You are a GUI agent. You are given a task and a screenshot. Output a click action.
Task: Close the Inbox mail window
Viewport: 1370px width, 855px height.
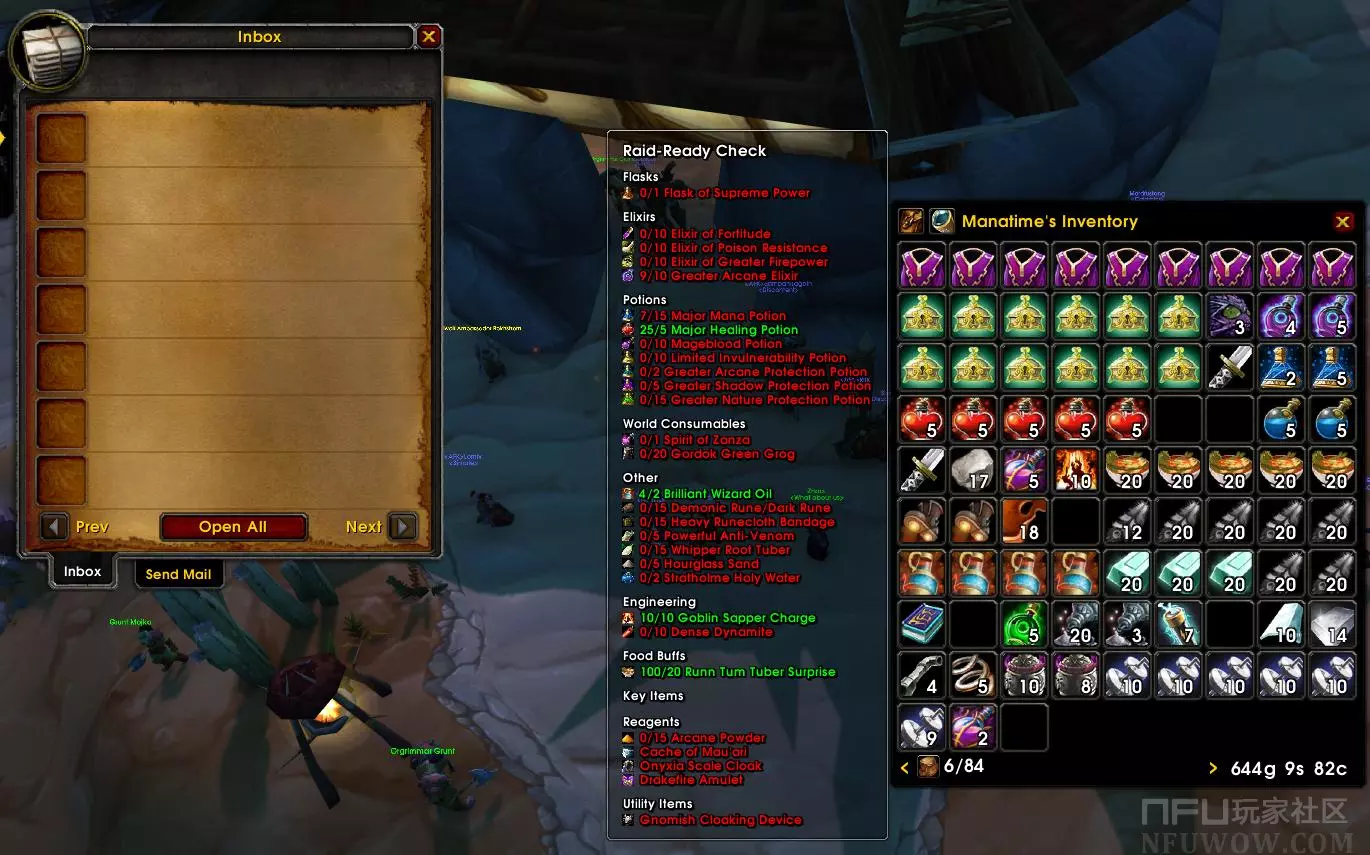click(x=429, y=37)
